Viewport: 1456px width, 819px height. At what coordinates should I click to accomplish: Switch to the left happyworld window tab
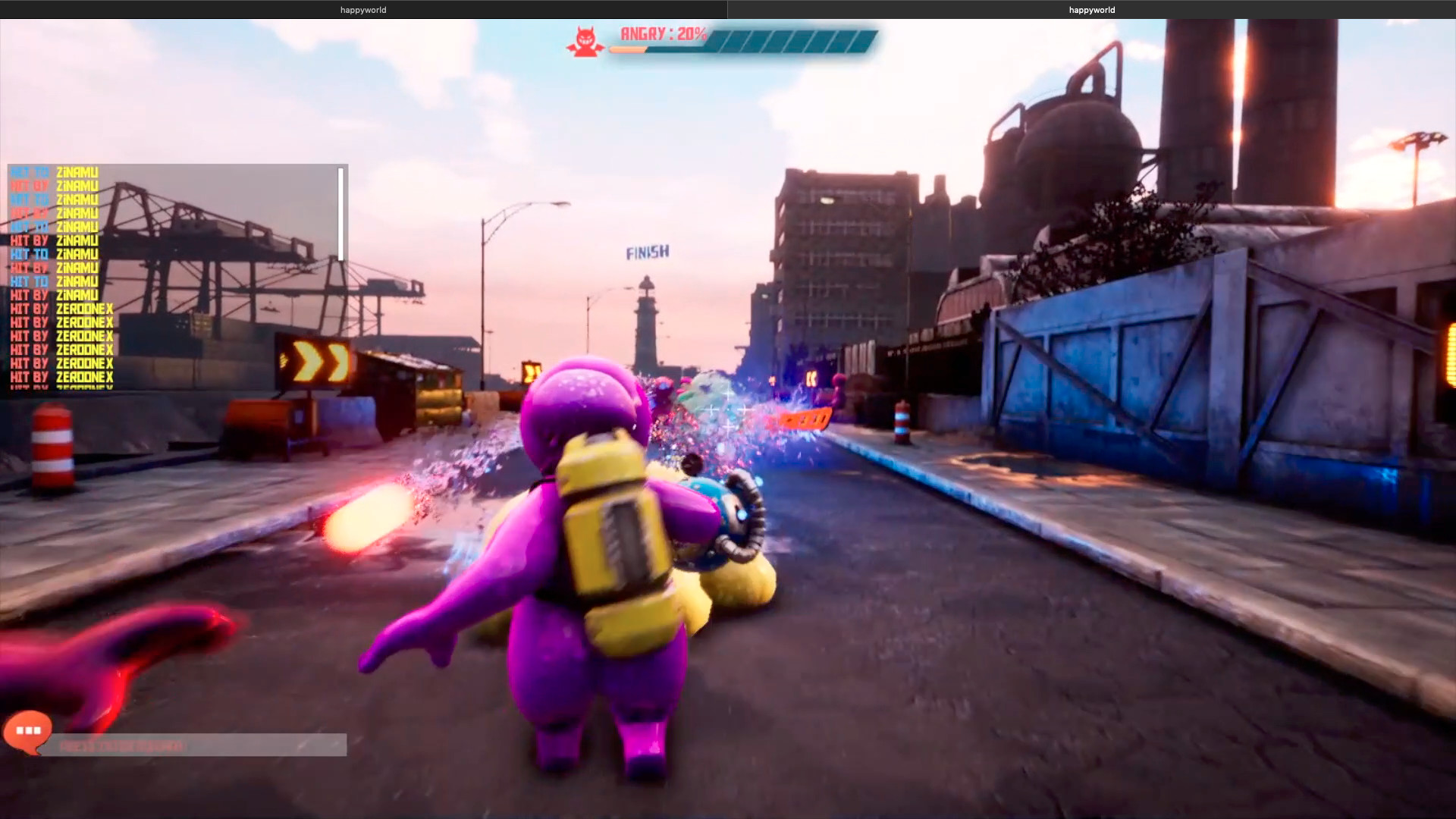(362, 10)
